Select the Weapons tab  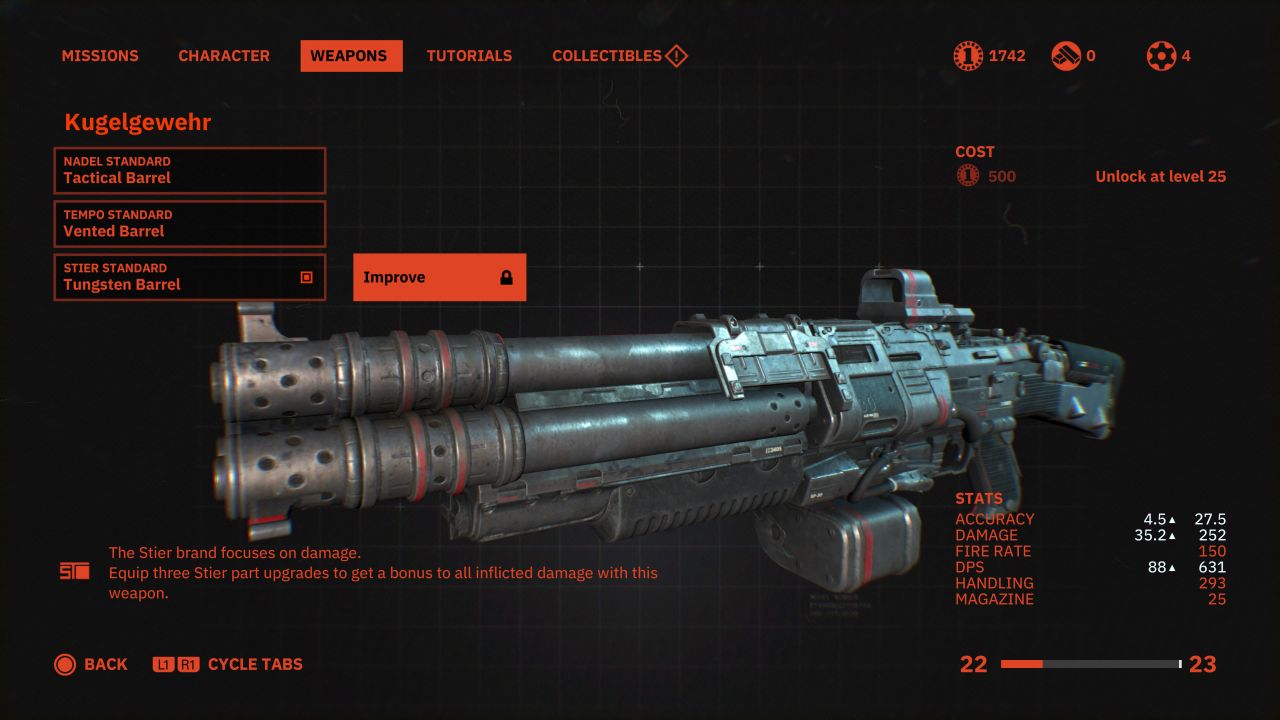point(349,56)
